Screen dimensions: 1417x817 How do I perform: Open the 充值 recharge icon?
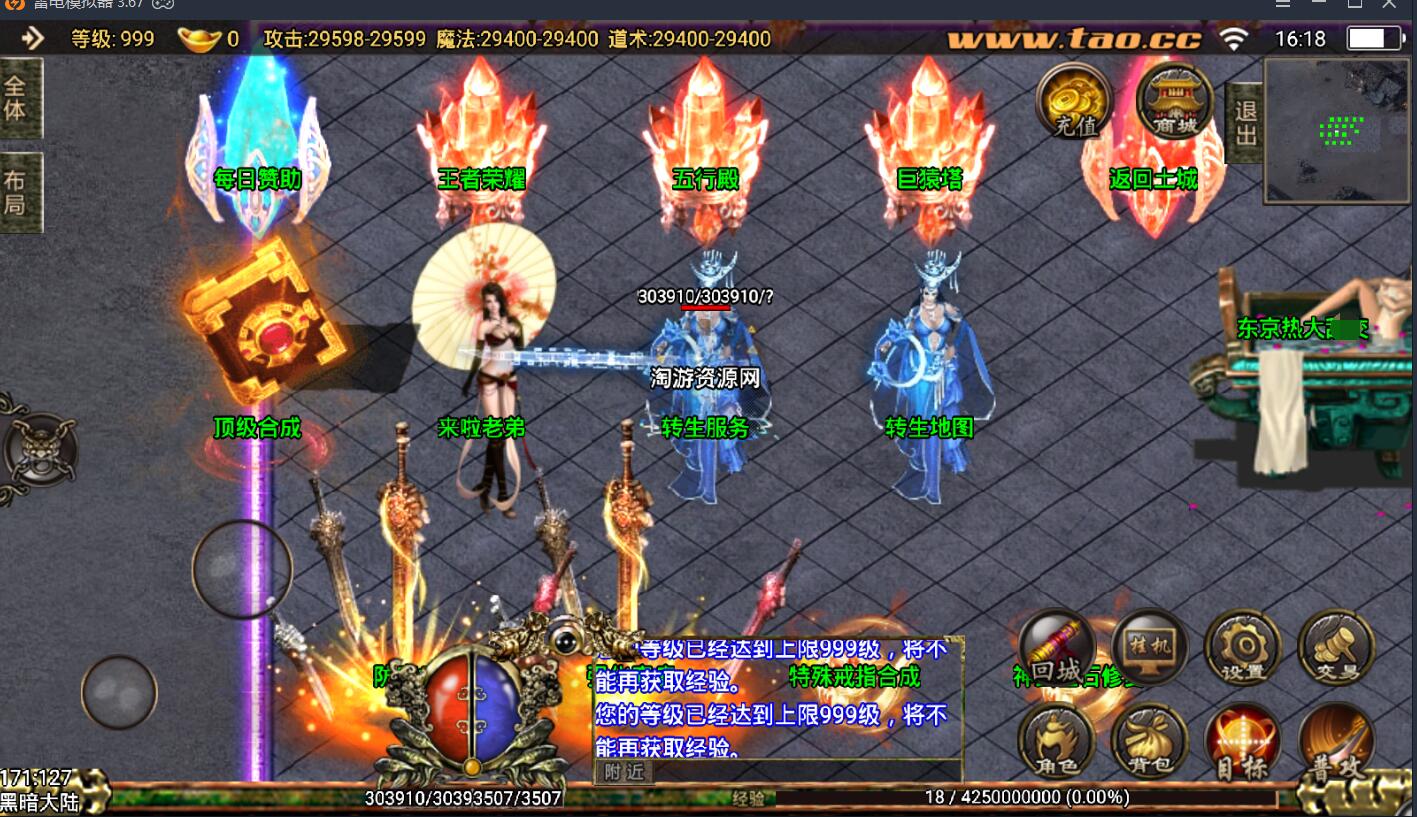1074,101
